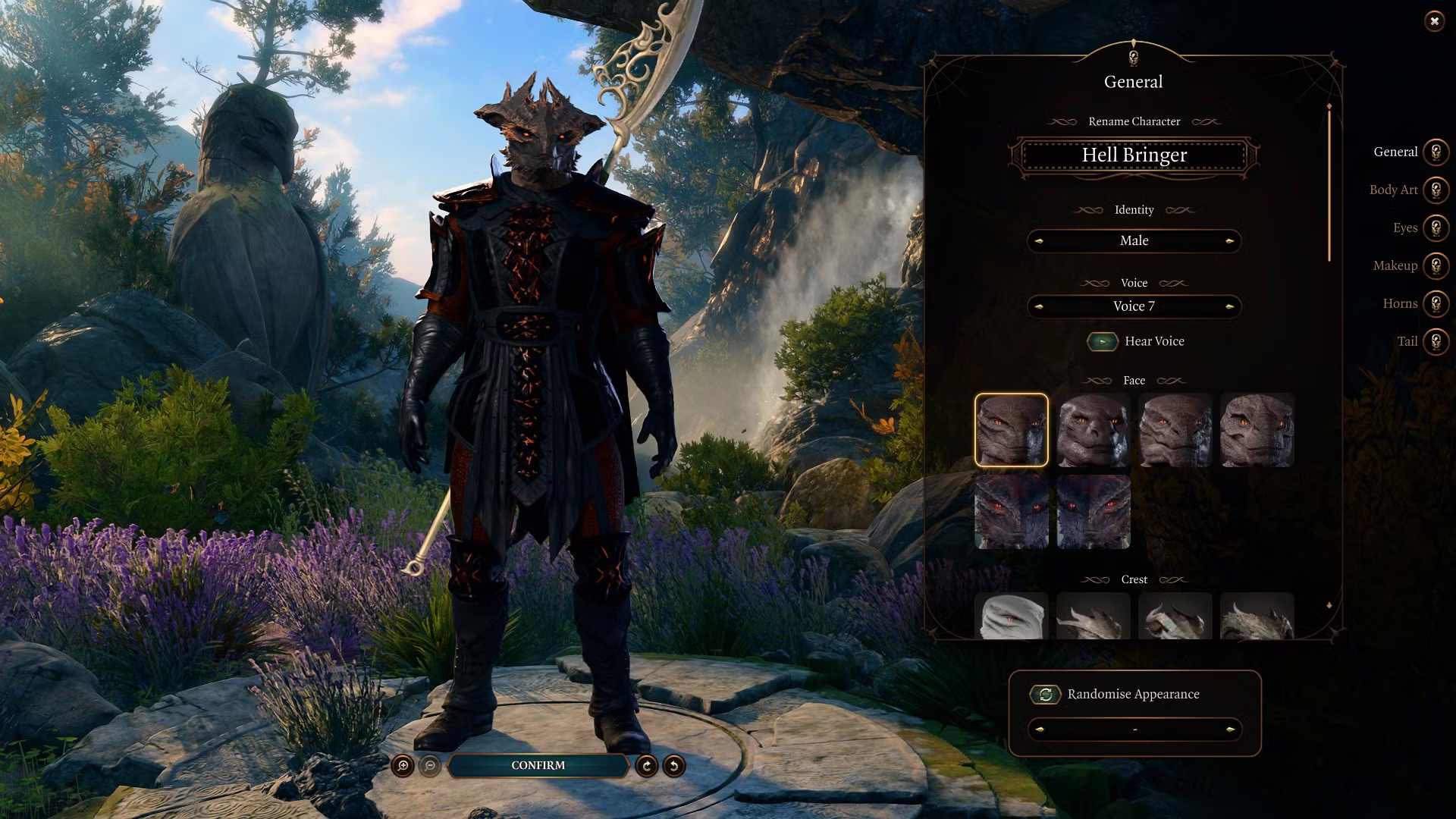Choose the previous Voice option arrow
The width and height of the screenshot is (1456, 819).
1039,306
